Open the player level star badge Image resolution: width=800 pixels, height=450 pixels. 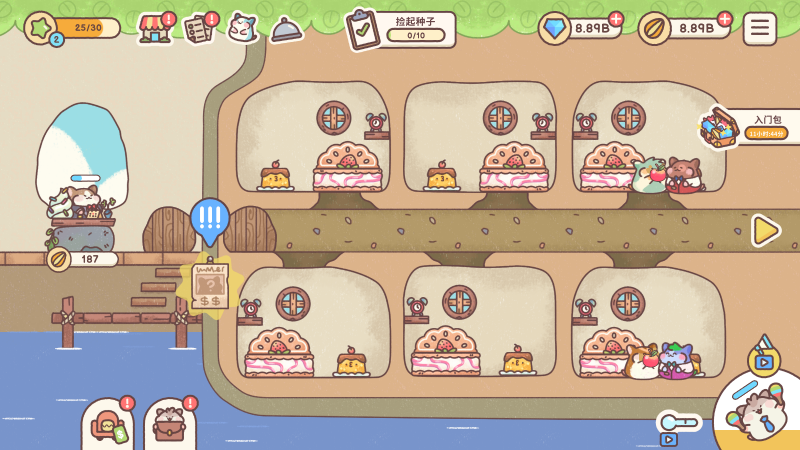coord(41,28)
